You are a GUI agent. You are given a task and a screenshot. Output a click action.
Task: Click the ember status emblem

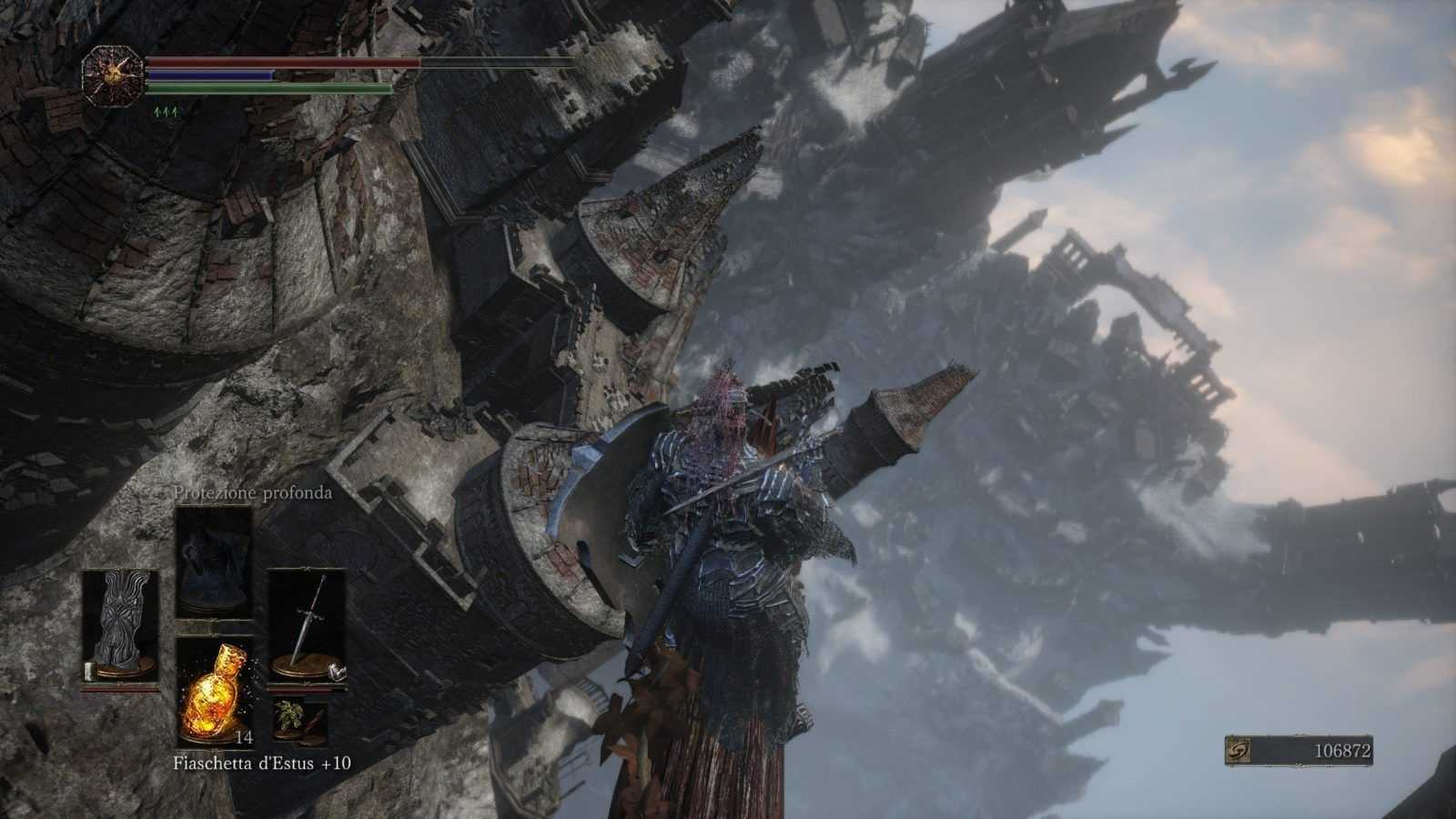click(x=113, y=75)
